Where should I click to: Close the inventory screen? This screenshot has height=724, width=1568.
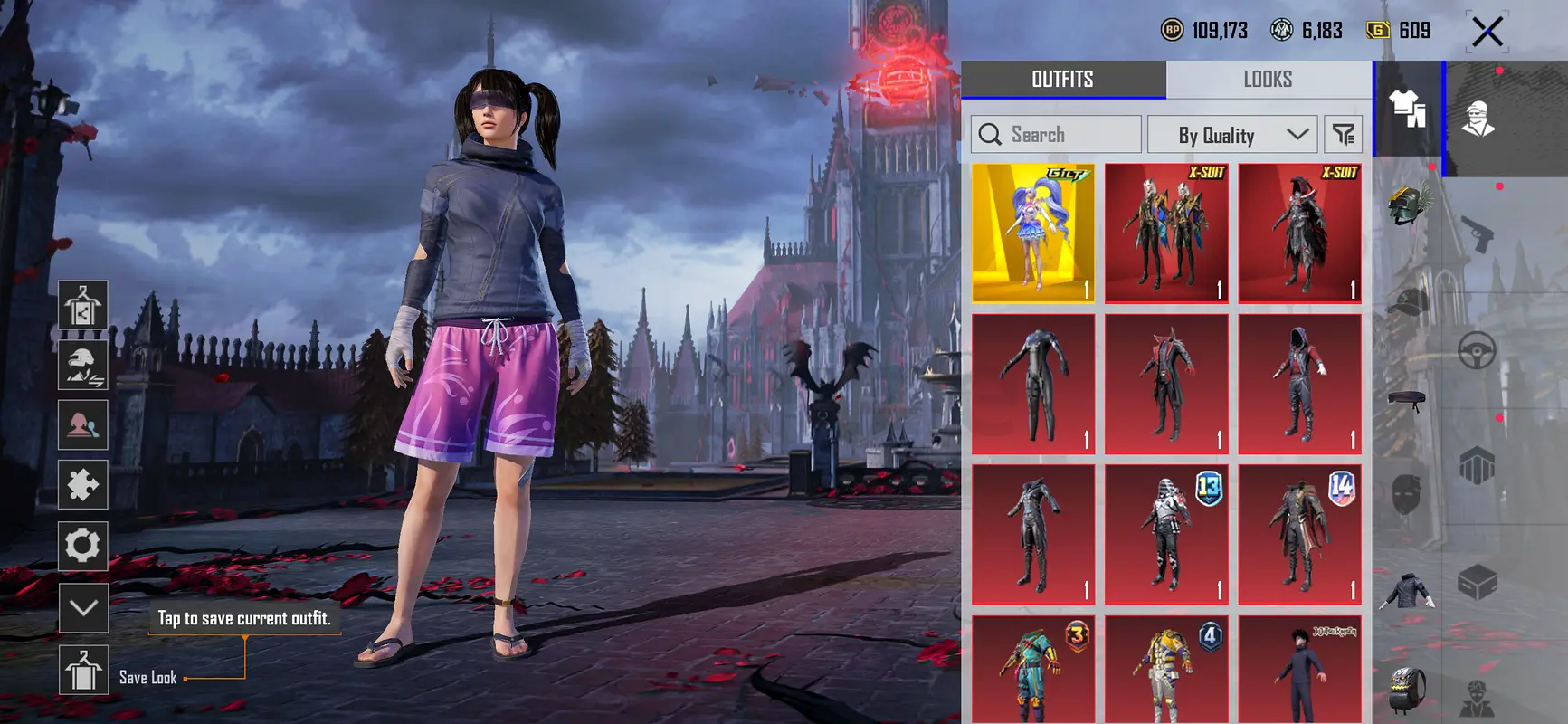(1487, 32)
